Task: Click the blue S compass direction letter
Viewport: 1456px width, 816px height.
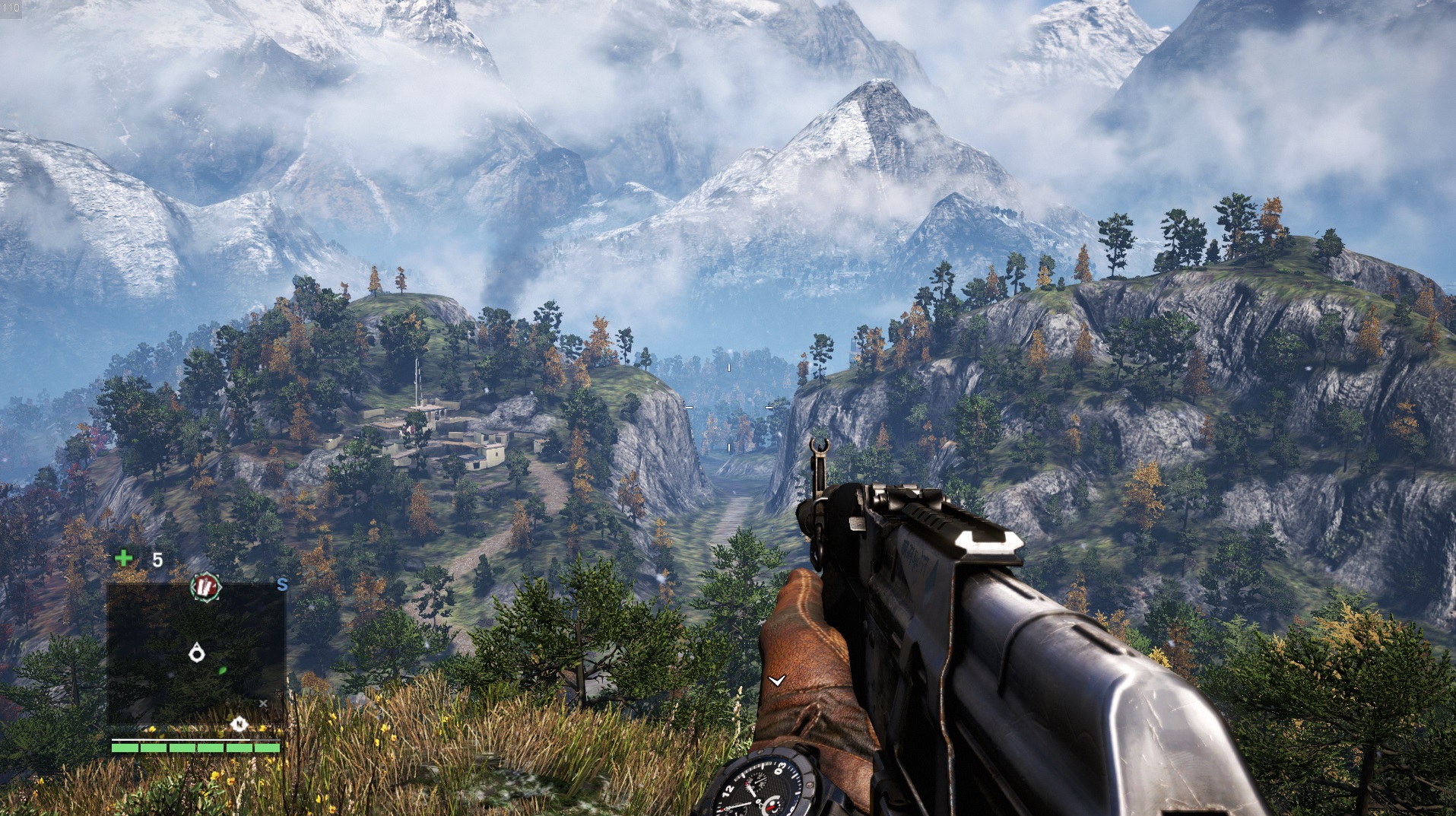Action: pos(281,583)
